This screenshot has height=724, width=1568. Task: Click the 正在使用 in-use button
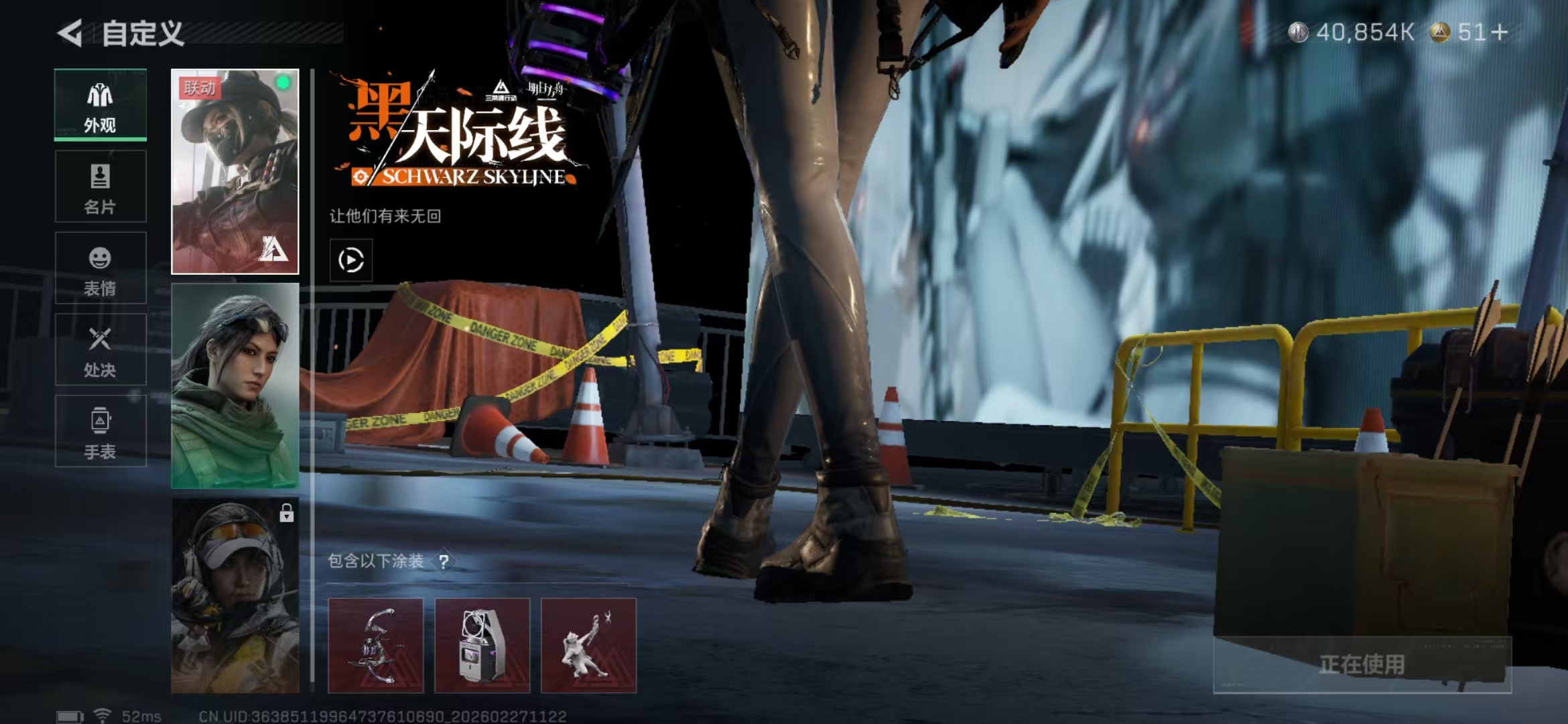click(x=1362, y=664)
